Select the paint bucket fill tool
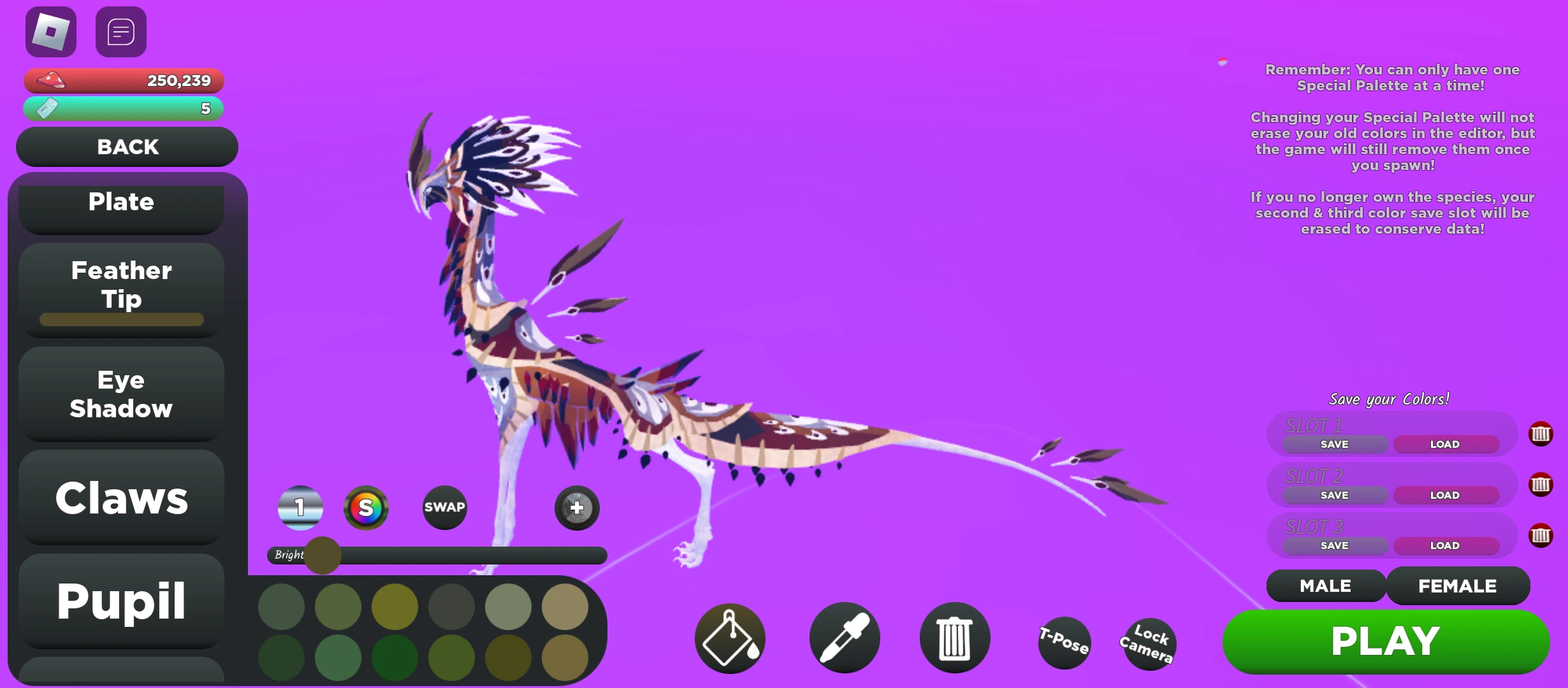The width and height of the screenshot is (1568, 688). click(729, 638)
